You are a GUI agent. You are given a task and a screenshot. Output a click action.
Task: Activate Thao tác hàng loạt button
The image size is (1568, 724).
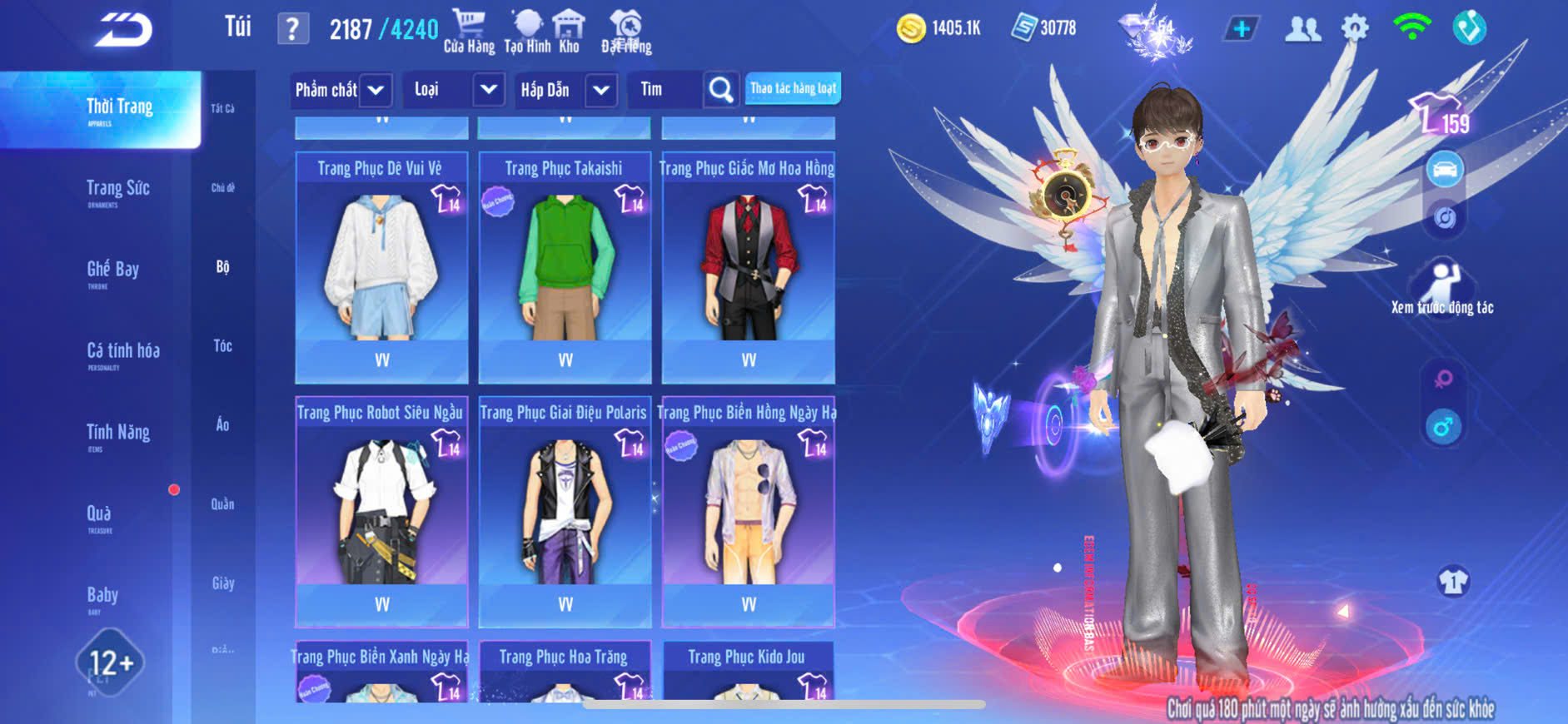(793, 88)
